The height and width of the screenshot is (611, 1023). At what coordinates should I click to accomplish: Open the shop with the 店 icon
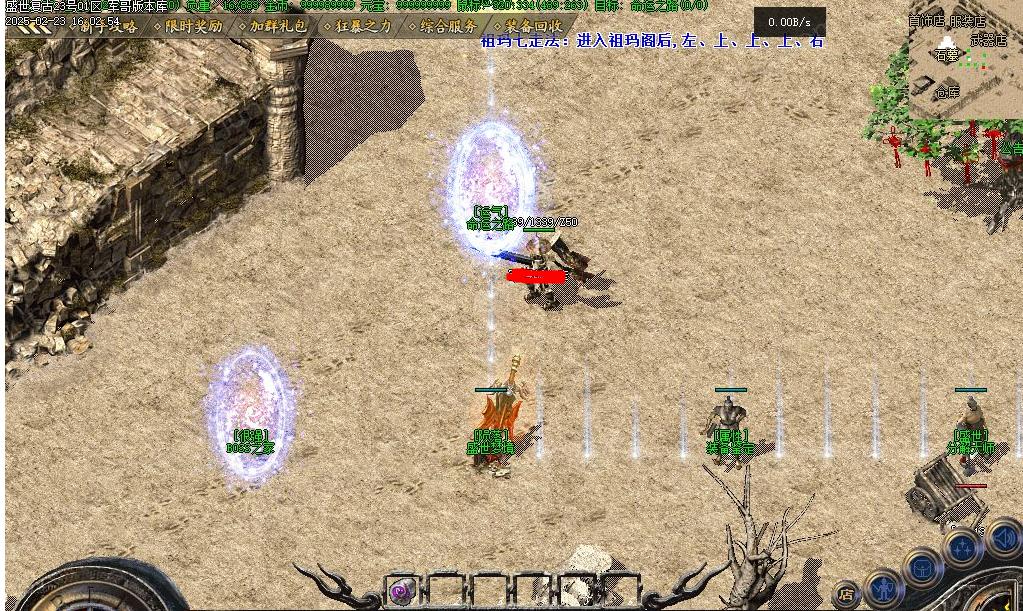[847, 594]
